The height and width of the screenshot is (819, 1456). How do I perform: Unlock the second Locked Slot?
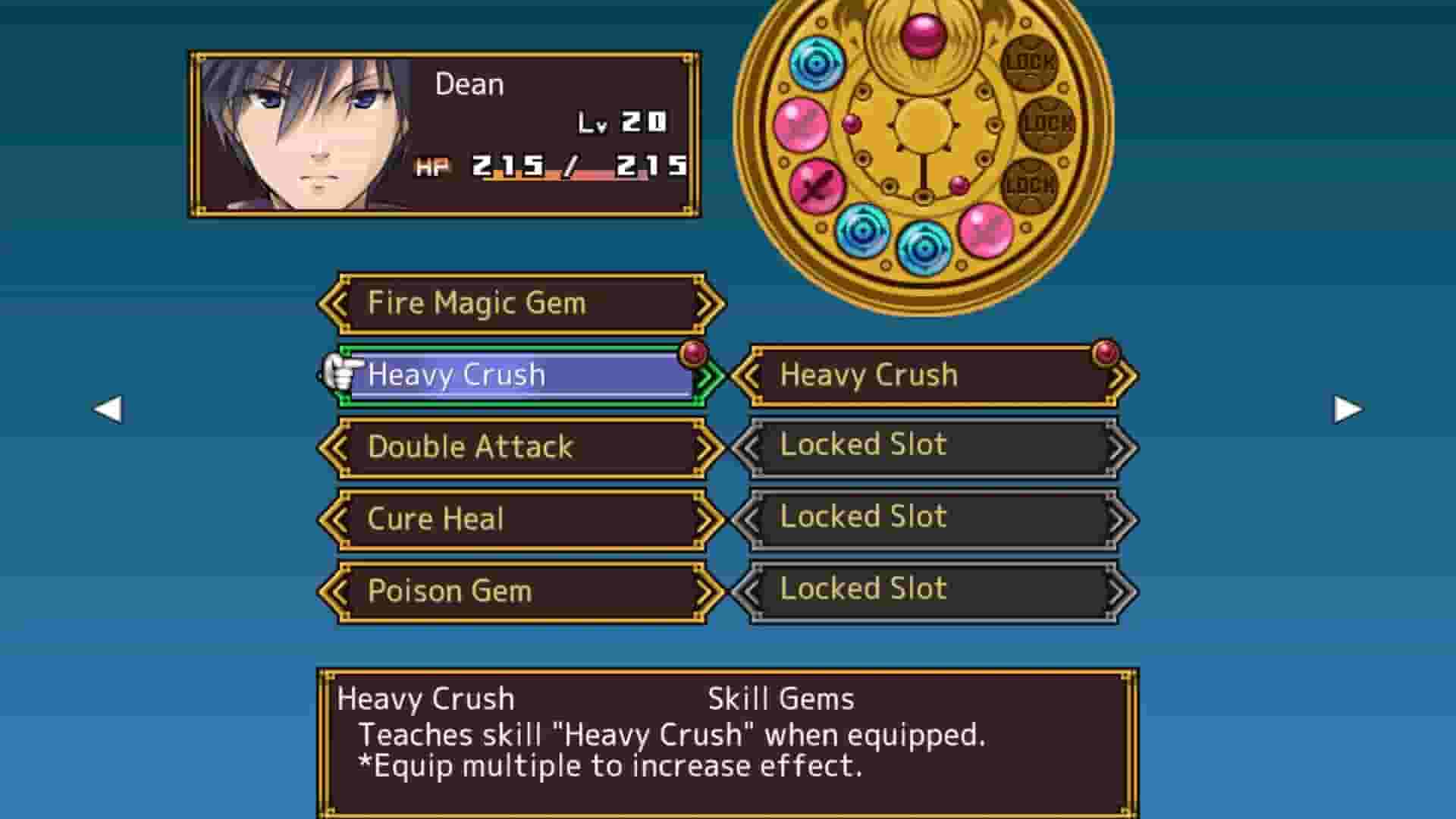point(929,517)
